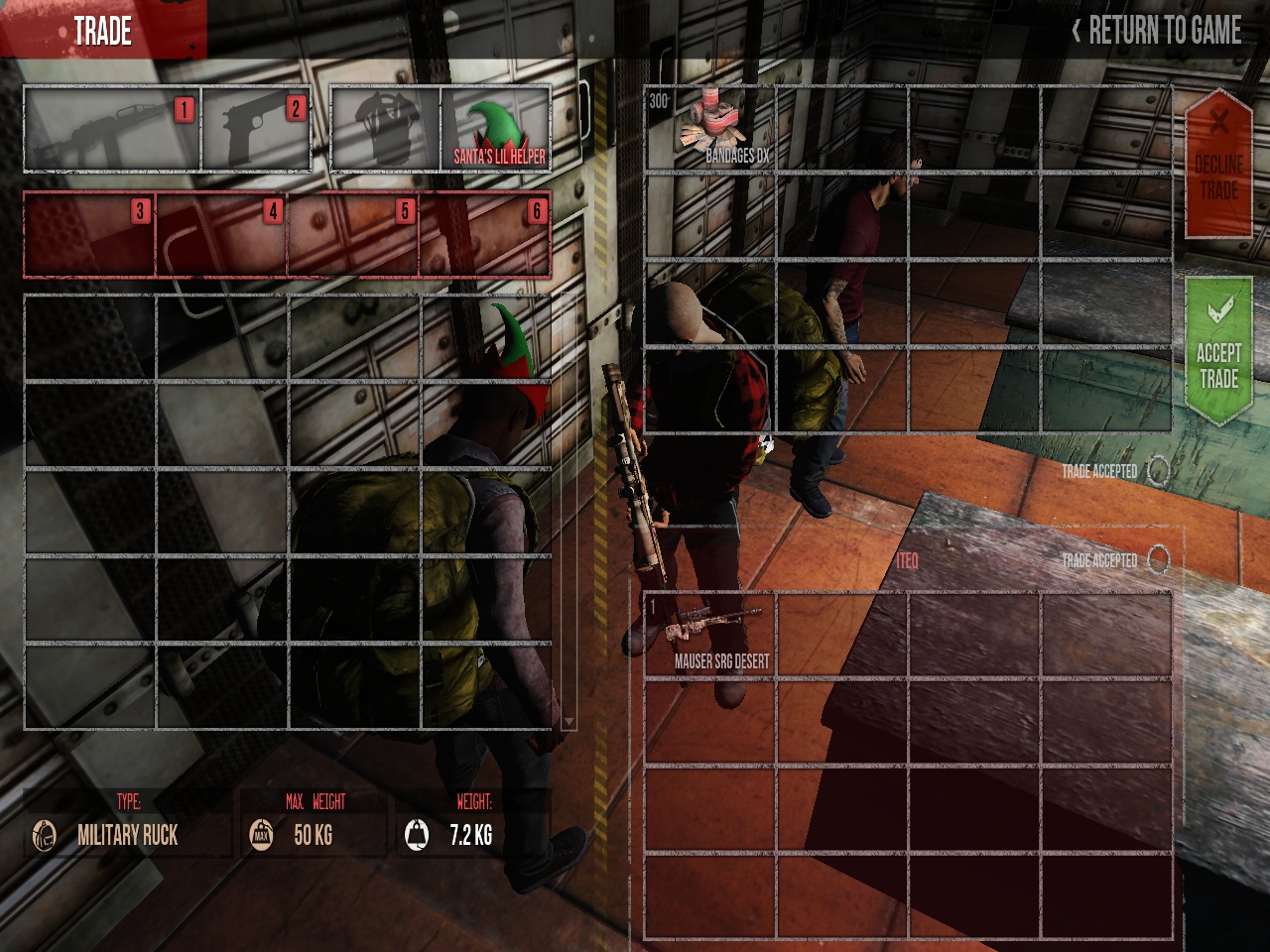
Task: Click quick slot number 6
Action: click(x=485, y=235)
